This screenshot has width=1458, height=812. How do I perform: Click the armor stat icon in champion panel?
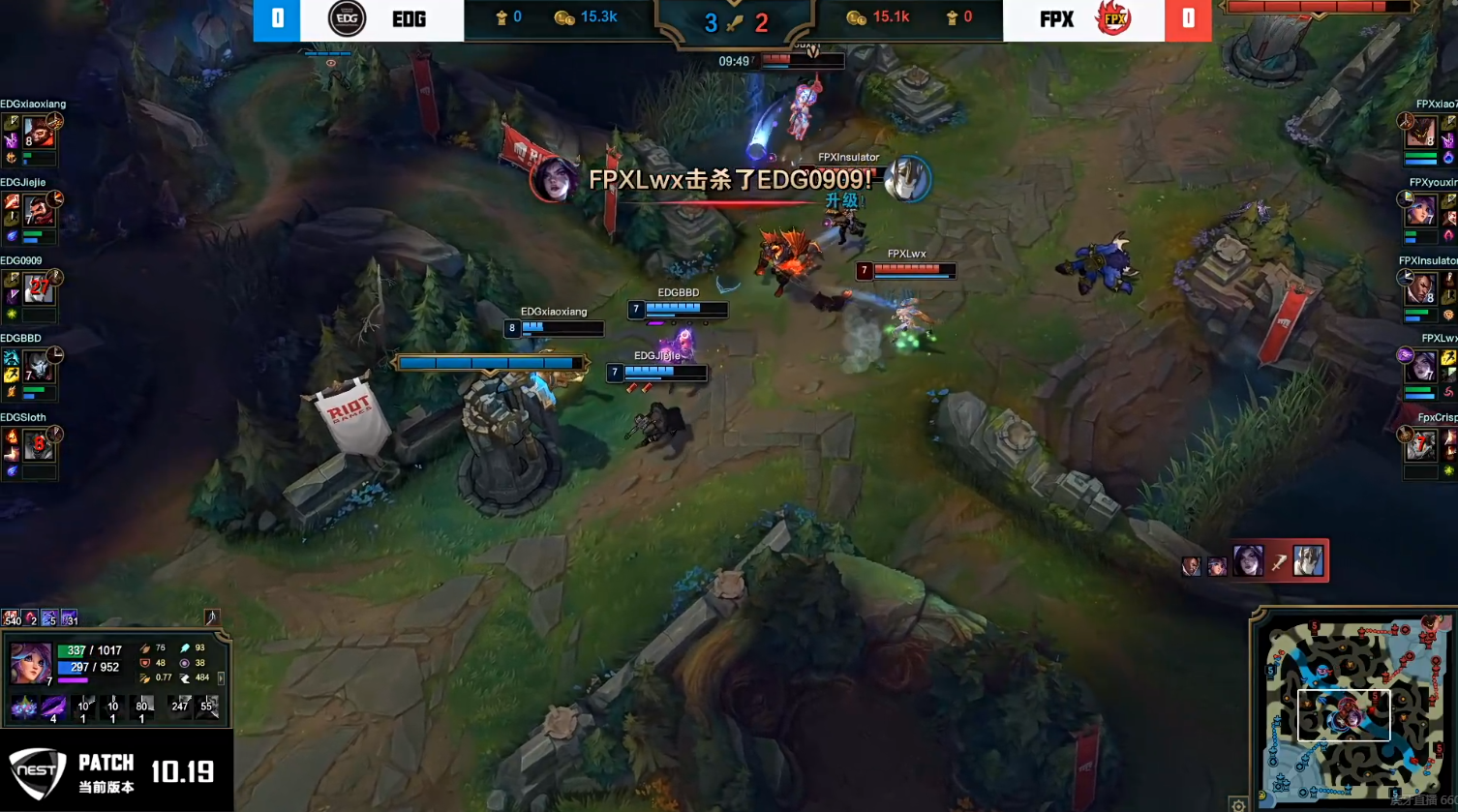tap(145, 663)
